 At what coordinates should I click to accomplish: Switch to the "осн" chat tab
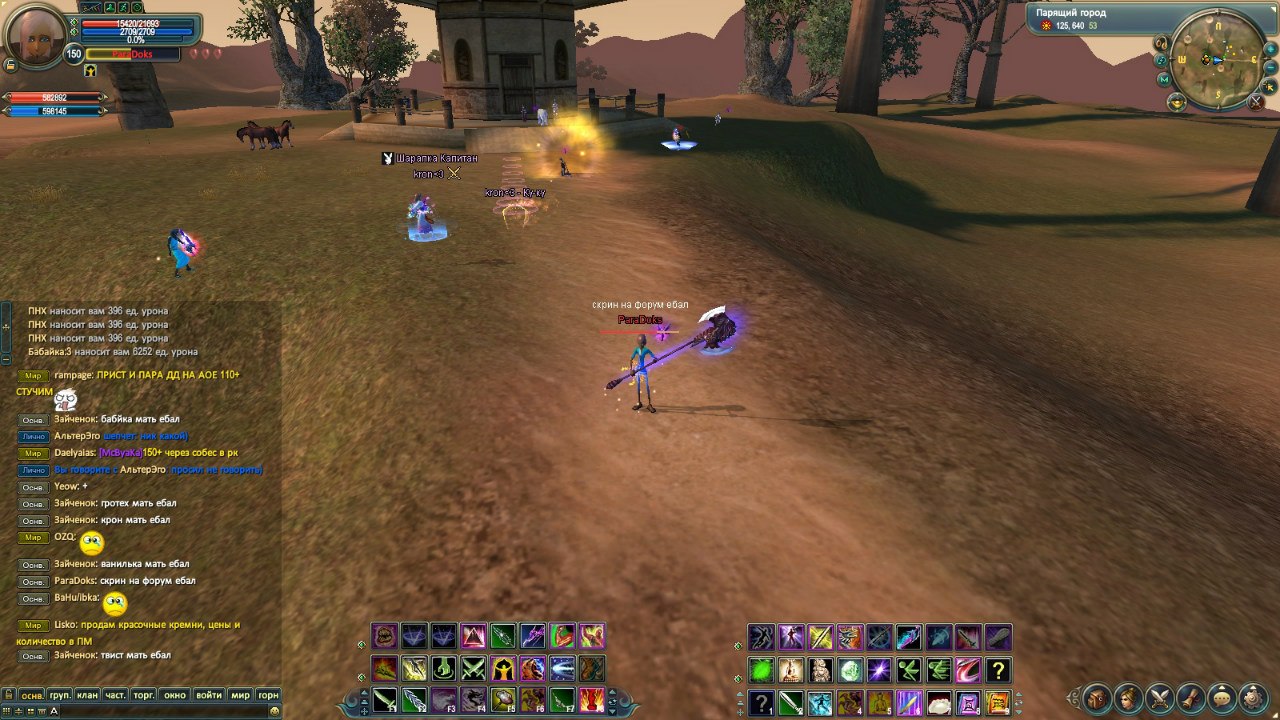(32, 695)
